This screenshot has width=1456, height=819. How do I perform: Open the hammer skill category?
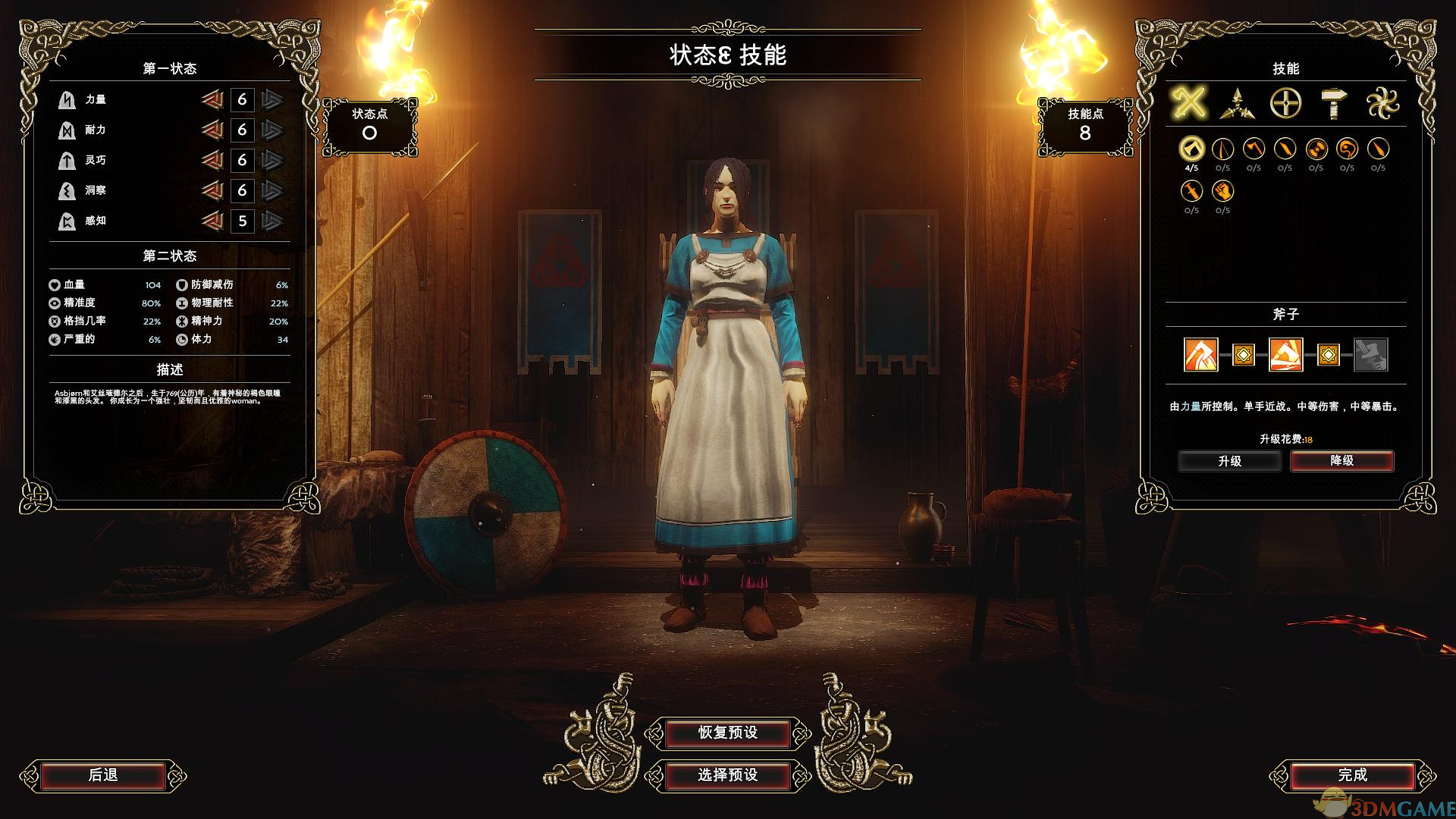(1333, 103)
